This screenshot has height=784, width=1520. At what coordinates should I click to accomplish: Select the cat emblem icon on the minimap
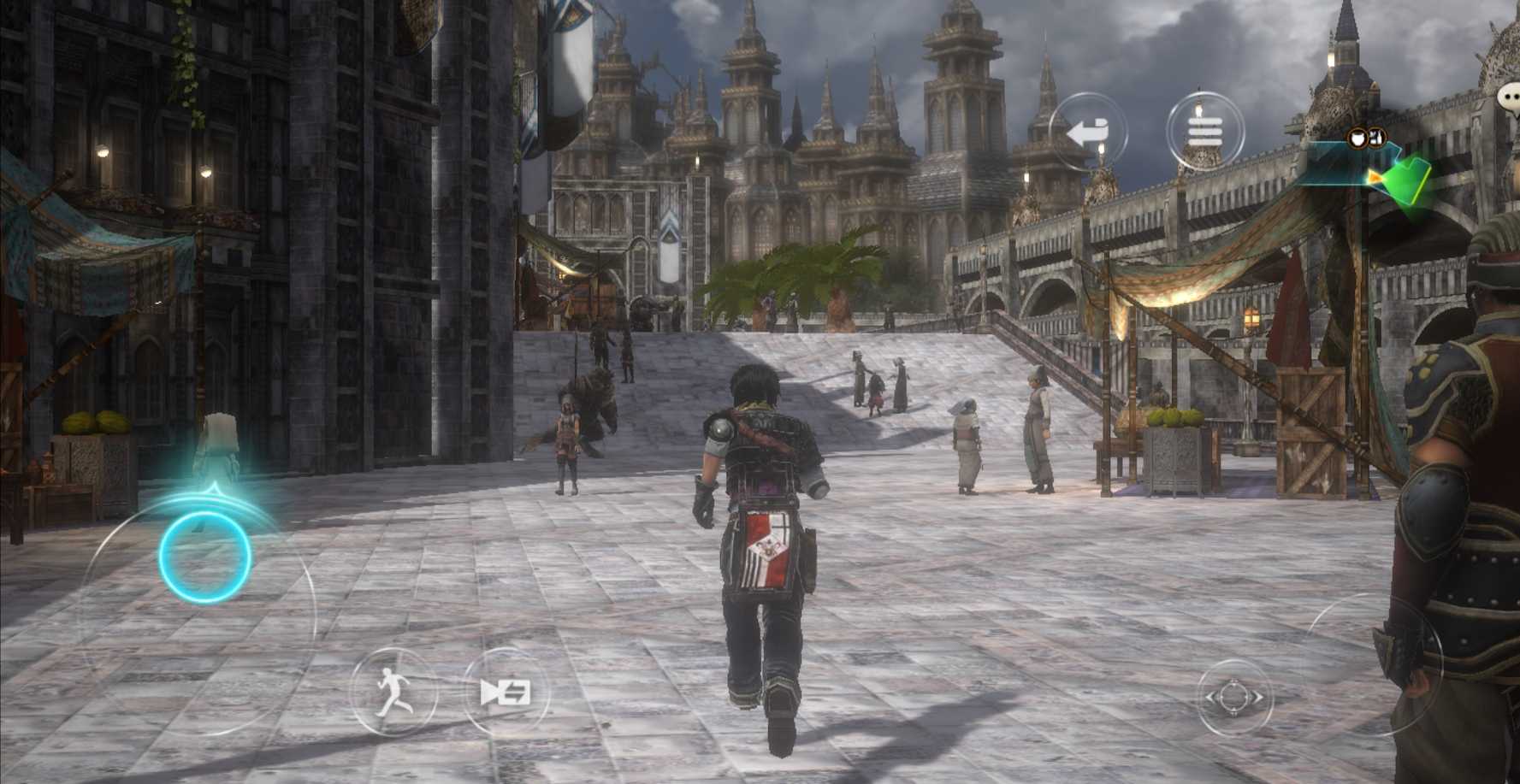1357,138
